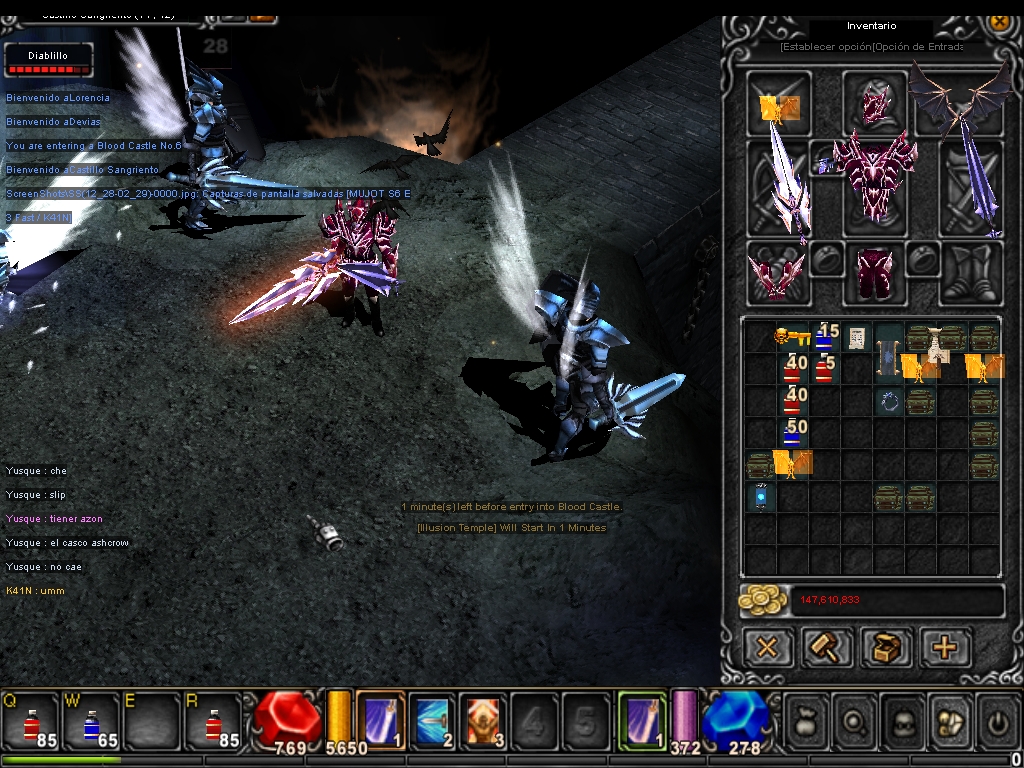
Task: Activate skill slot 3 on the hotbar
Action: click(484, 719)
